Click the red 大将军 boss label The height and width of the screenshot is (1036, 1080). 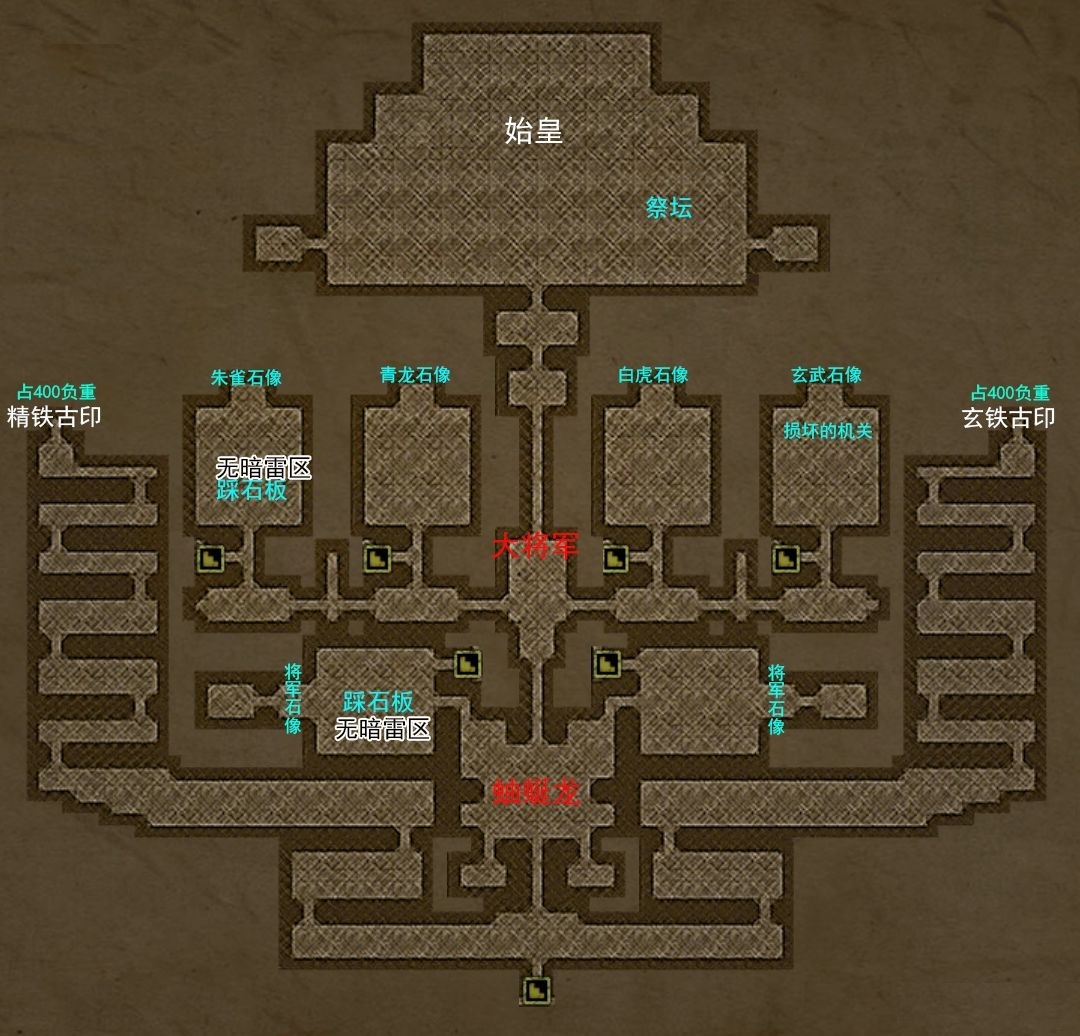[x=535, y=547]
